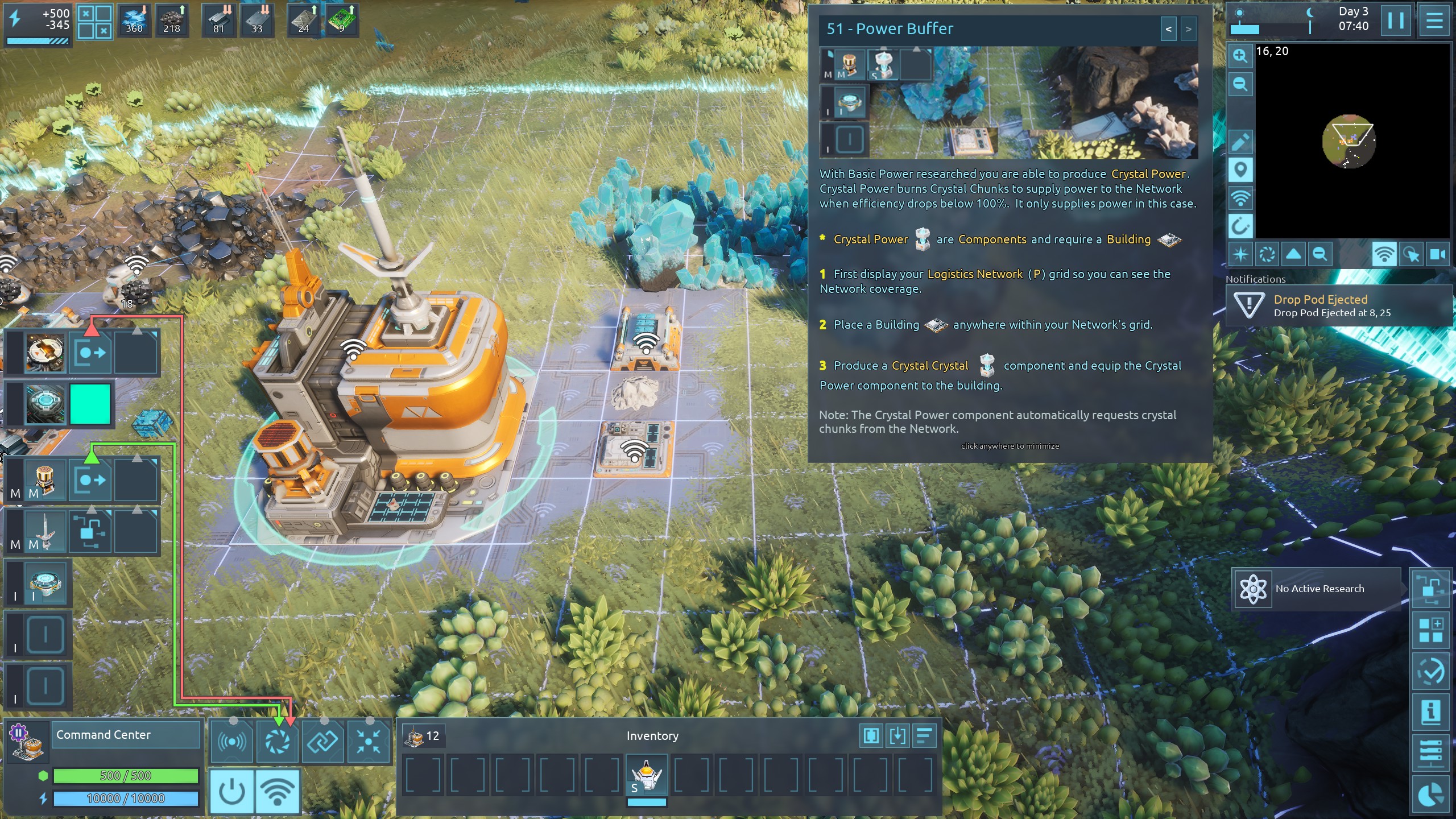
Task: Select the map pin marker tool
Action: [x=1240, y=170]
